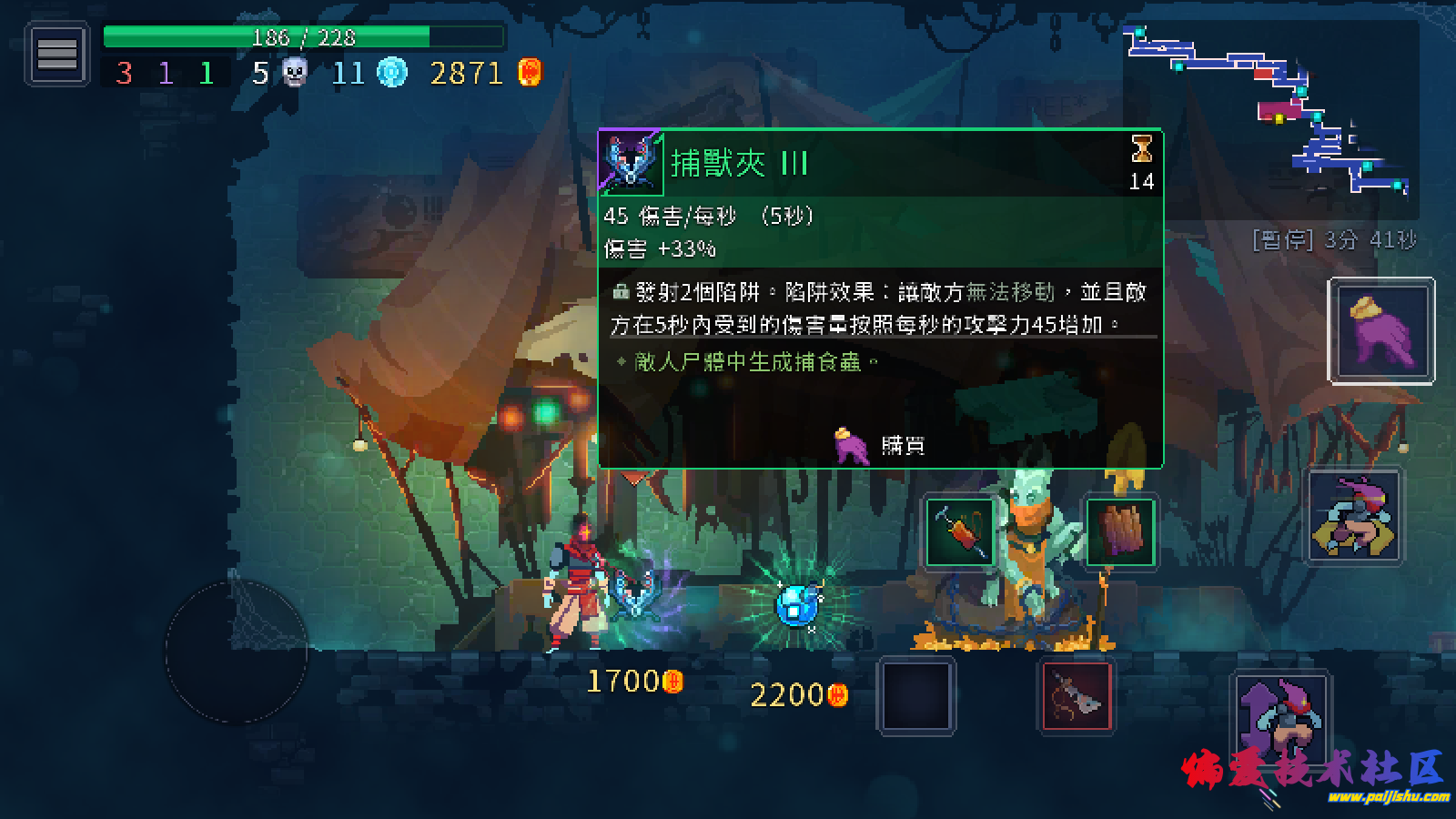This screenshot has width=1456, height=819.
Task: Tap the purple hand interact button
Action: click(x=1381, y=330)
